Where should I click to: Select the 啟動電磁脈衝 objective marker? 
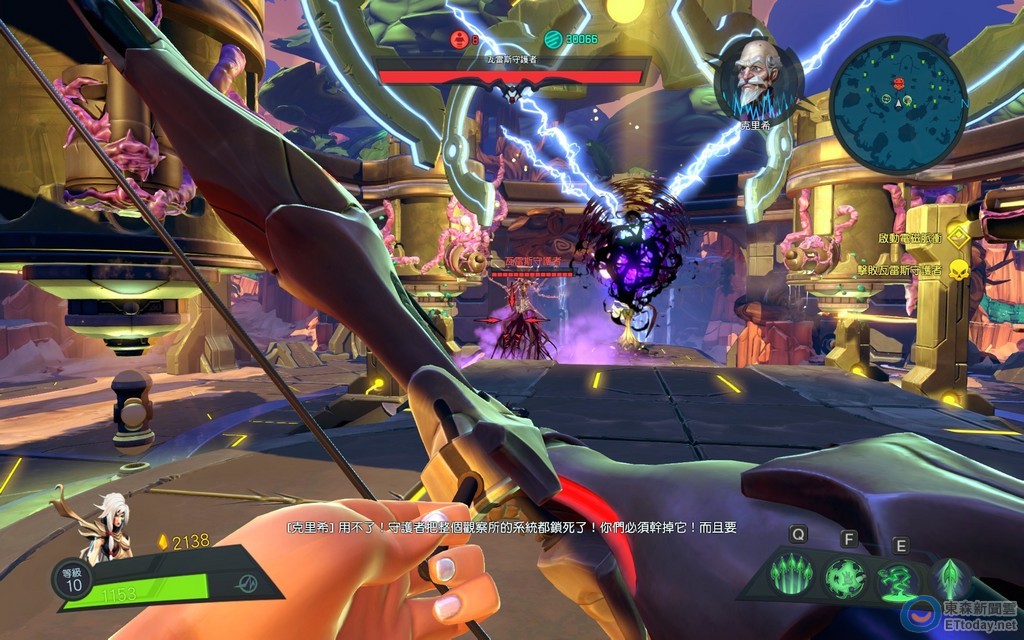click(959, 237)
